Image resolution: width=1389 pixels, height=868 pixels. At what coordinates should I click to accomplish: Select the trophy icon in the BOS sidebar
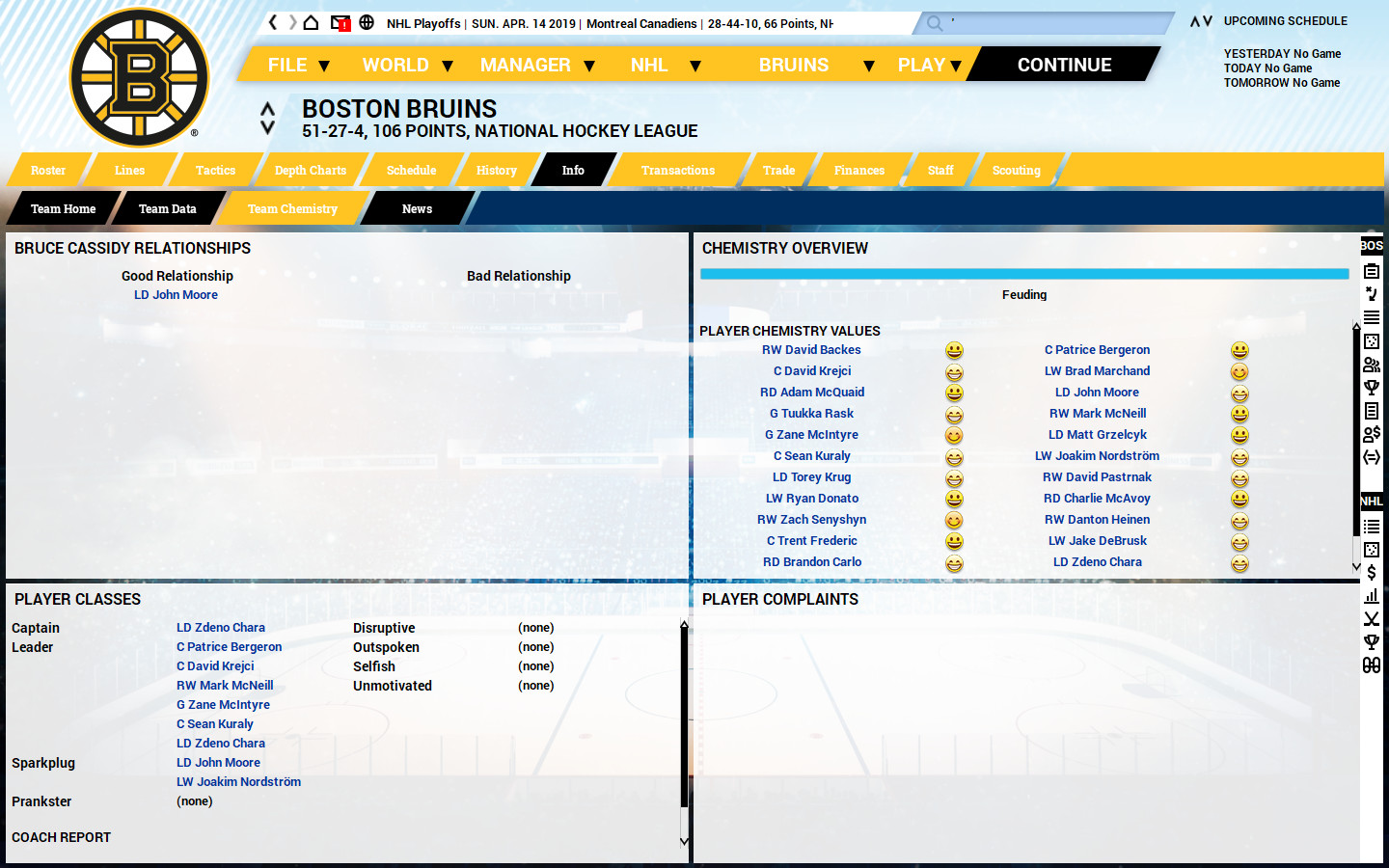[1372, 387]
